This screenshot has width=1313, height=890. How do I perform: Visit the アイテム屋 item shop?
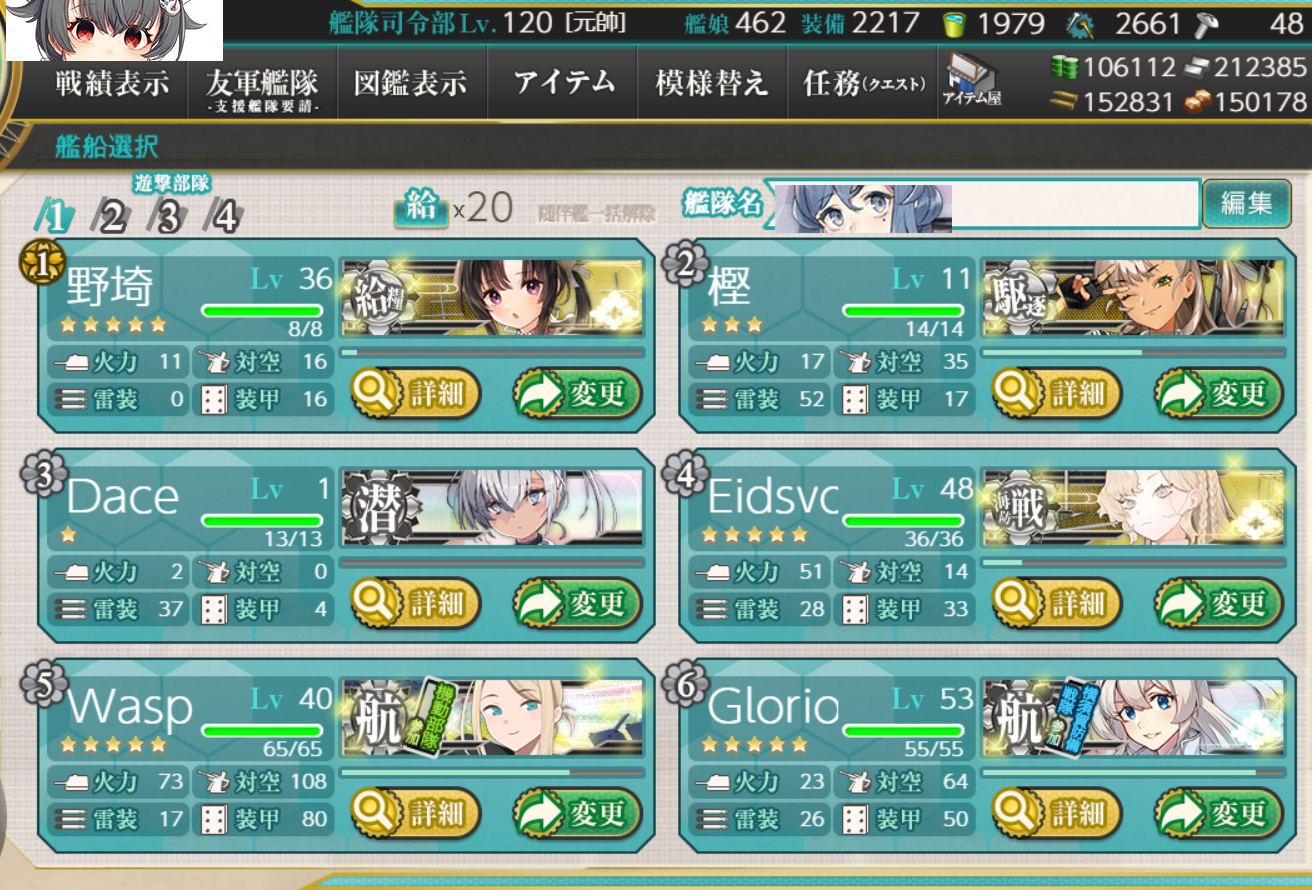point(971,80)
